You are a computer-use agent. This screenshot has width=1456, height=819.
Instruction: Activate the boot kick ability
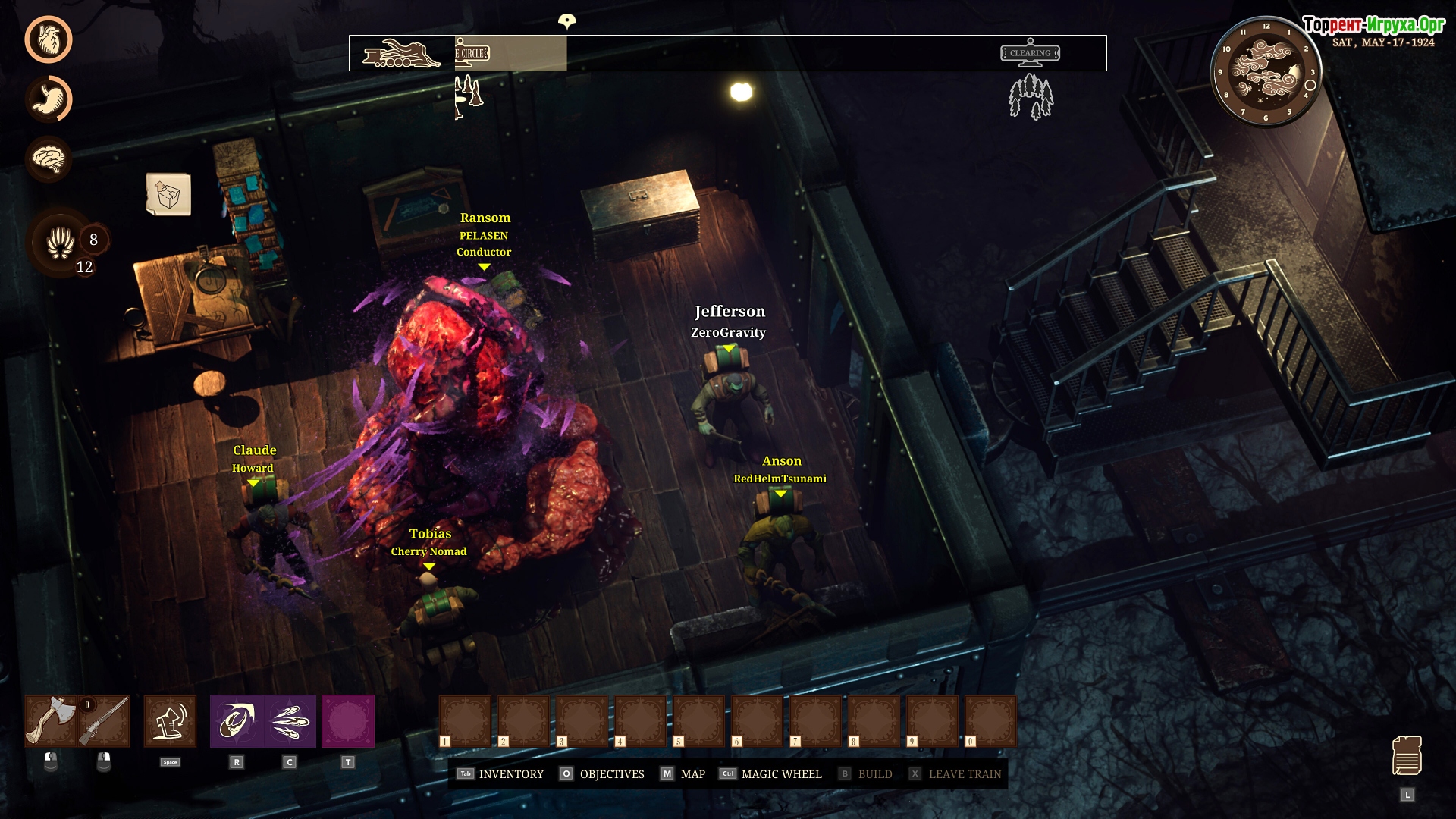170,721
